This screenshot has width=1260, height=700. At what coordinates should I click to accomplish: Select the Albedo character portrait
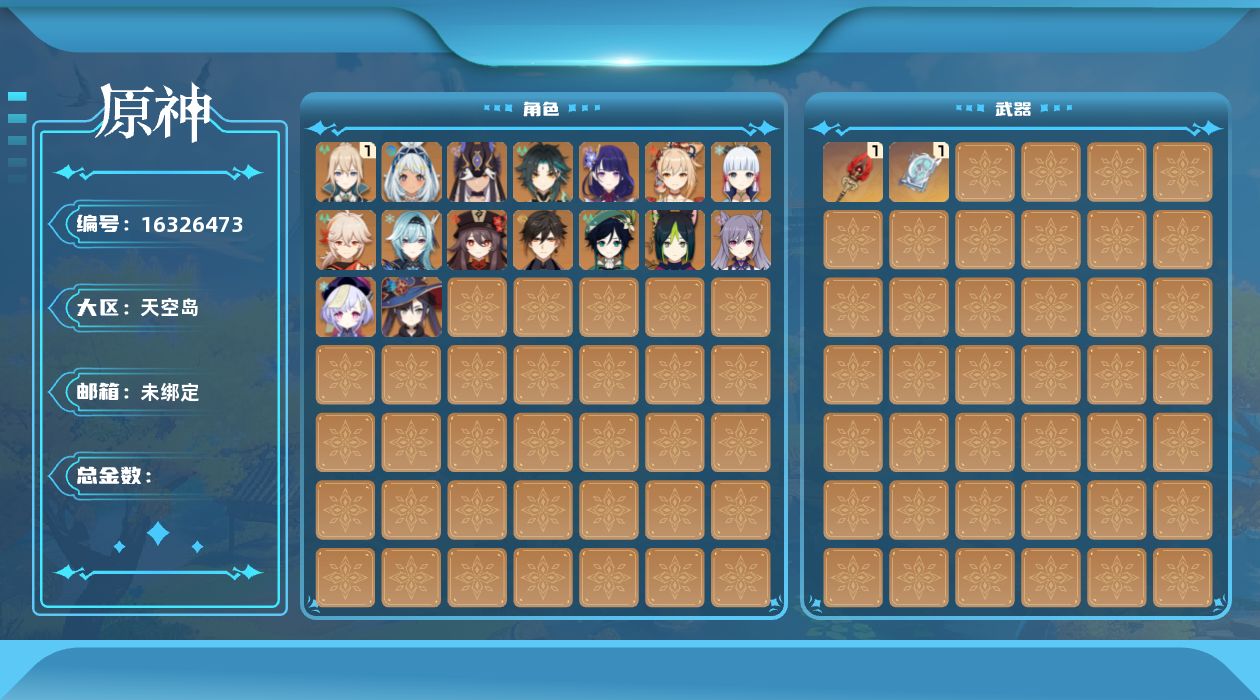[346, 172]
